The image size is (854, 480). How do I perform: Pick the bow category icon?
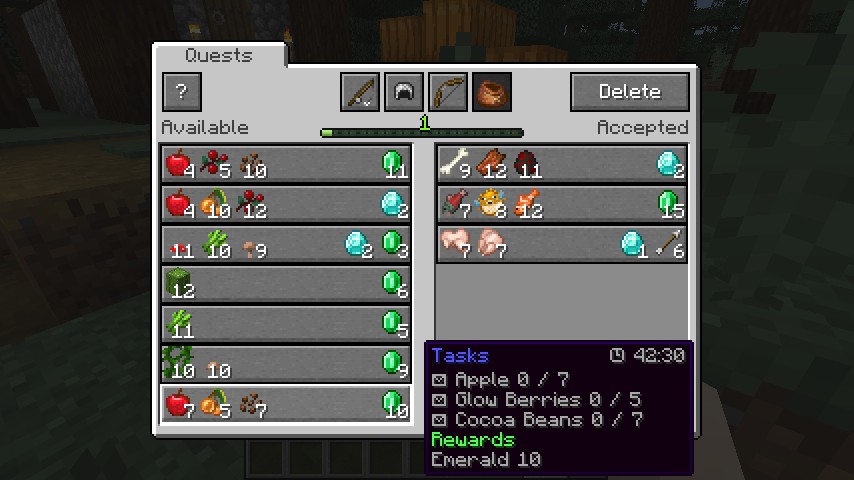[x=447, y=92]
